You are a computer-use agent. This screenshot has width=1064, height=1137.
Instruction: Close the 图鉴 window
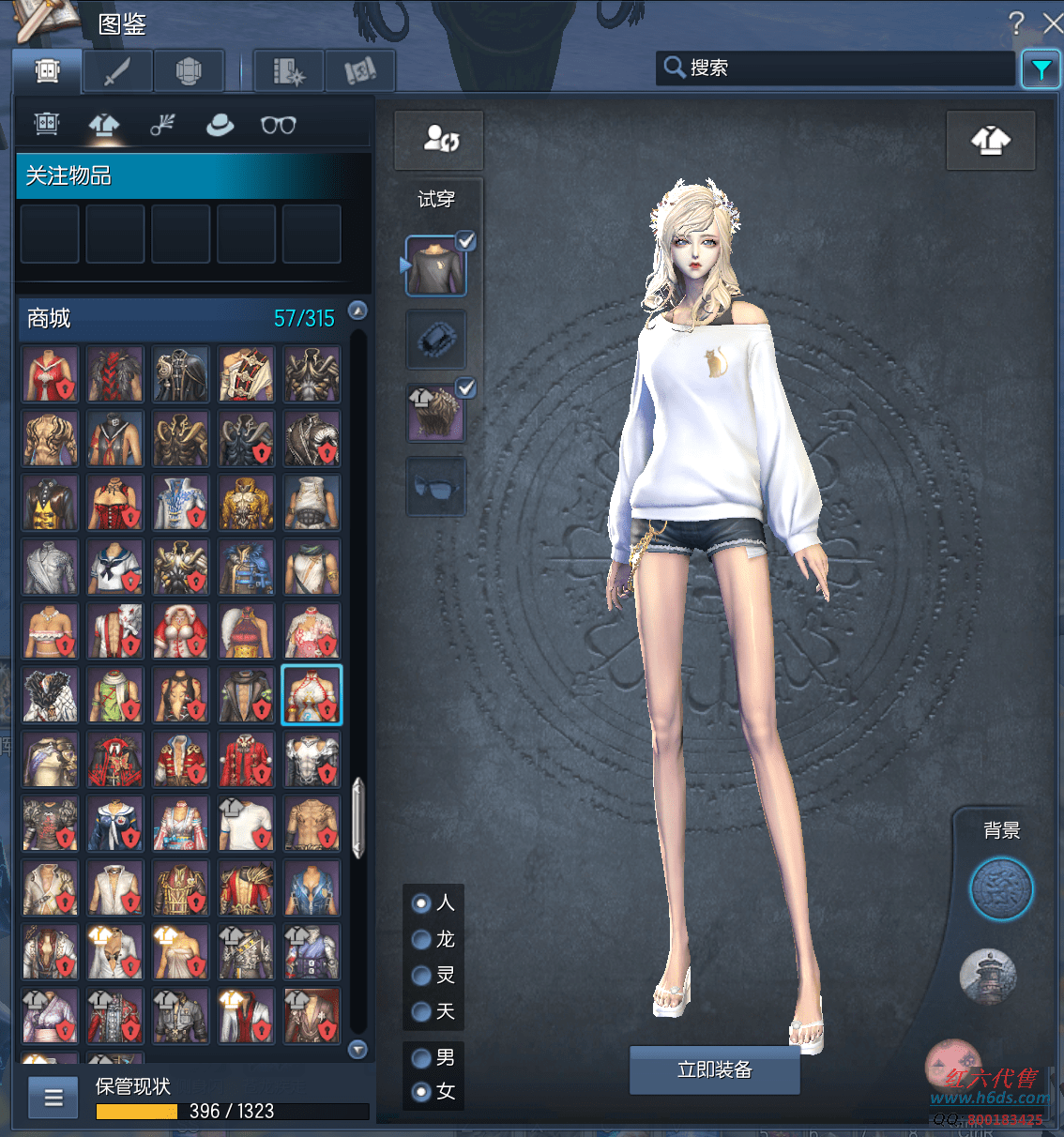[1053, 23]
